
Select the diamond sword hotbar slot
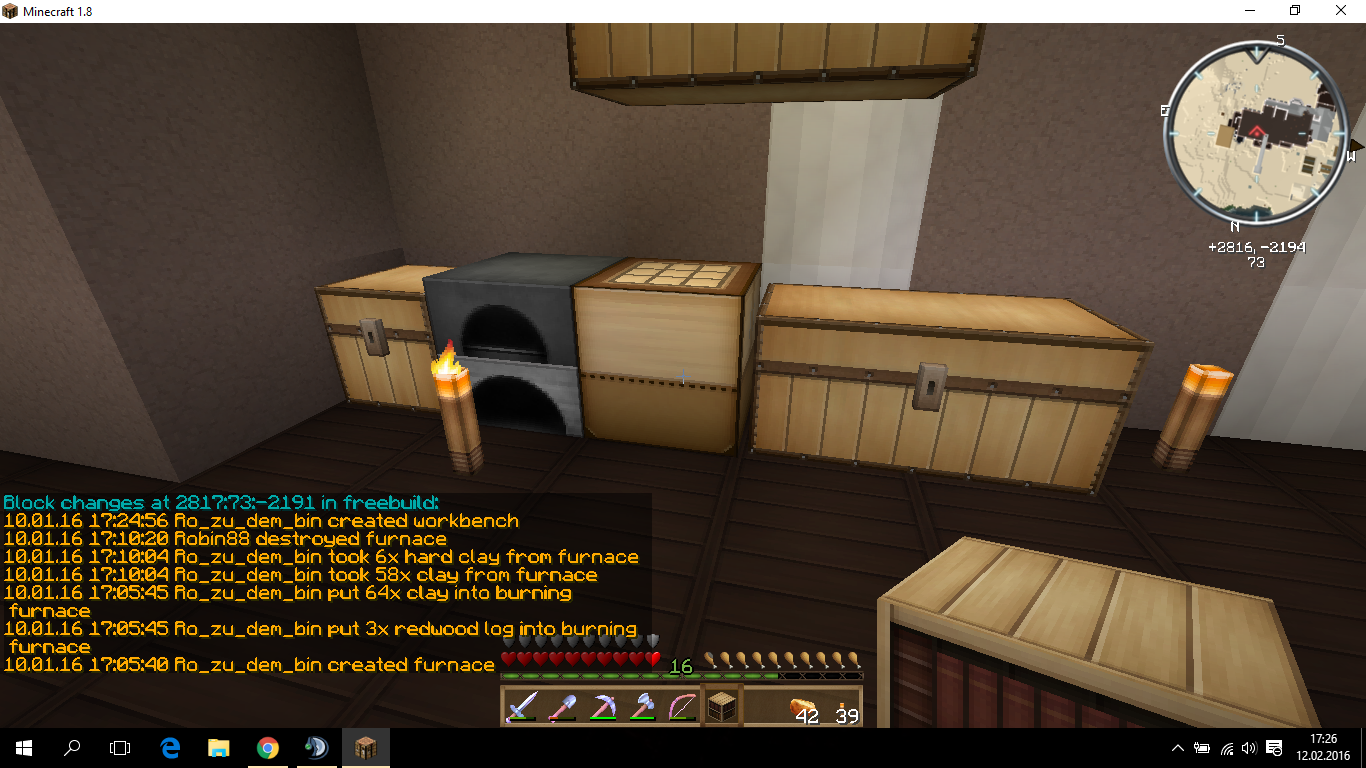tap(521, 707)
